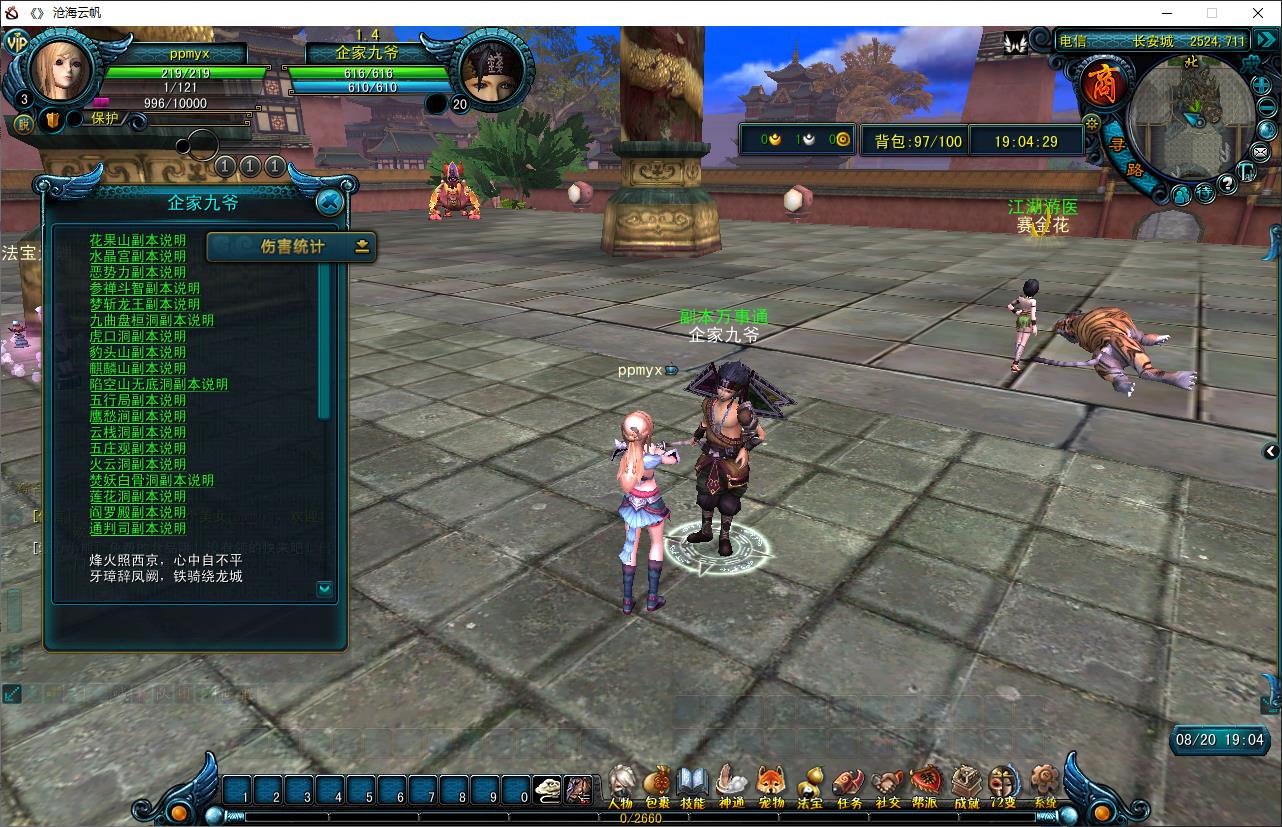This screenshot has height=827, width=1282.
Task: Open the 包裹 inventory bag
Action: (657, 785)
